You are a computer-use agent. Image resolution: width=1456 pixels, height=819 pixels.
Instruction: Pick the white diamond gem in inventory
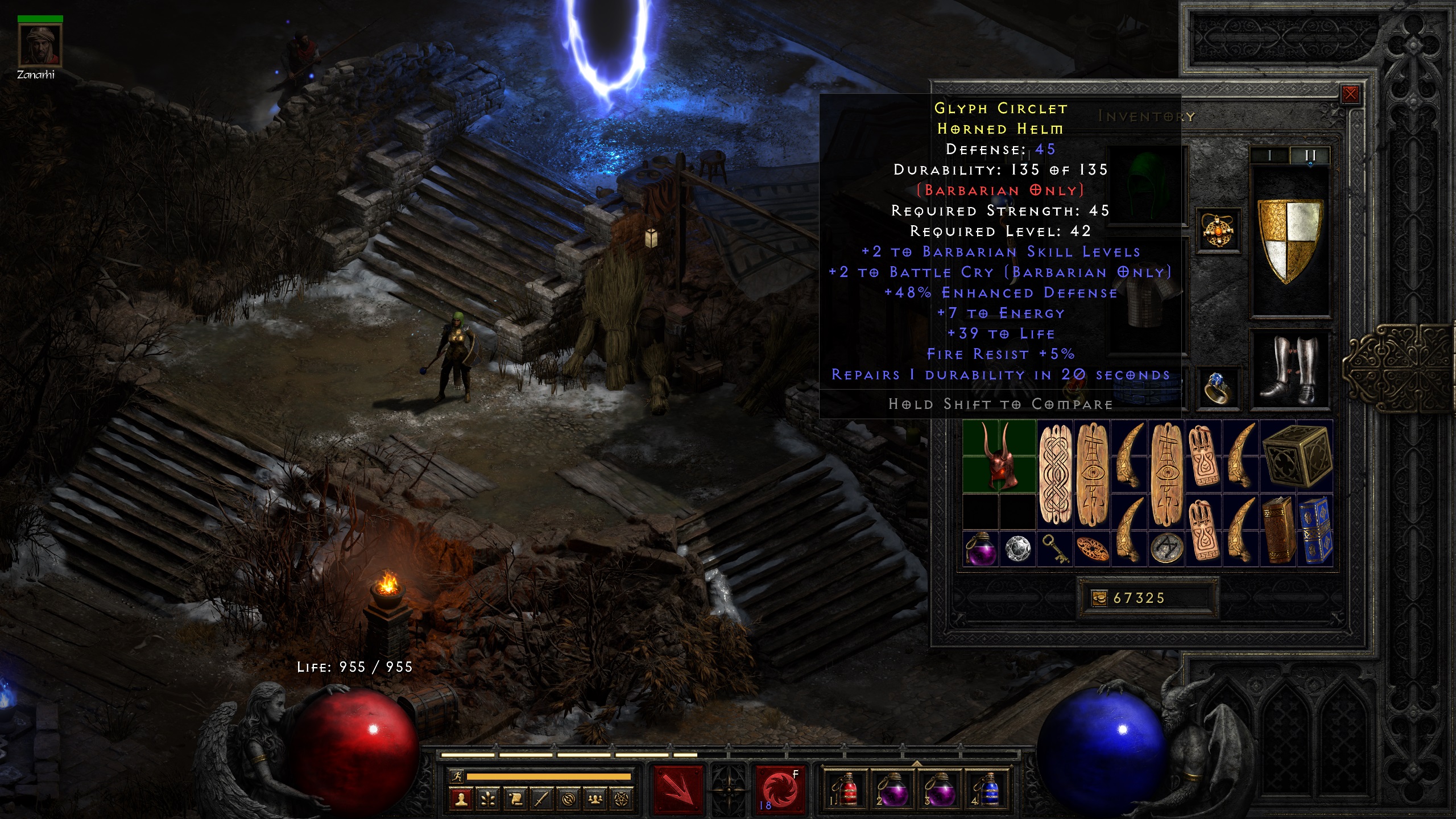pos(1017,549)
